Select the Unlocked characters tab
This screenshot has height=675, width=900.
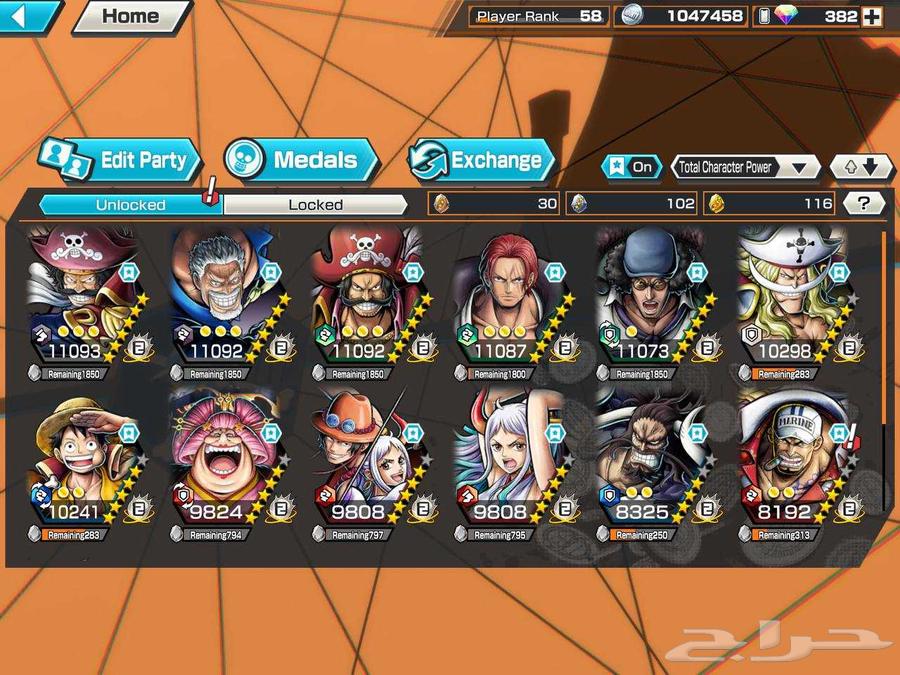pos(130,205)
